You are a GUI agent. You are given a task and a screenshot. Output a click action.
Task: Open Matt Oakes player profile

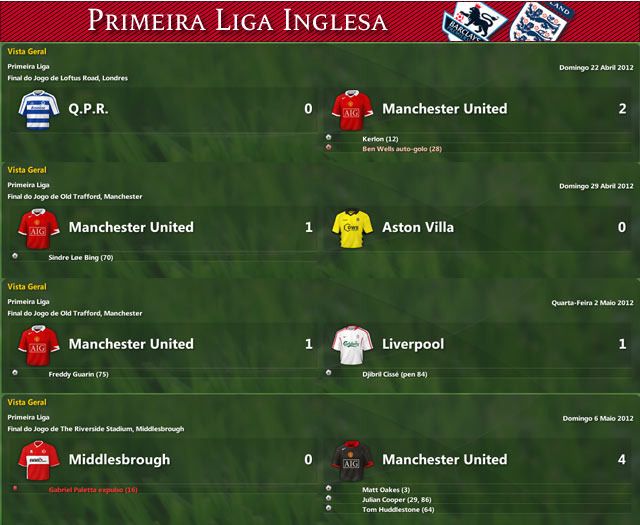point(385,490)
